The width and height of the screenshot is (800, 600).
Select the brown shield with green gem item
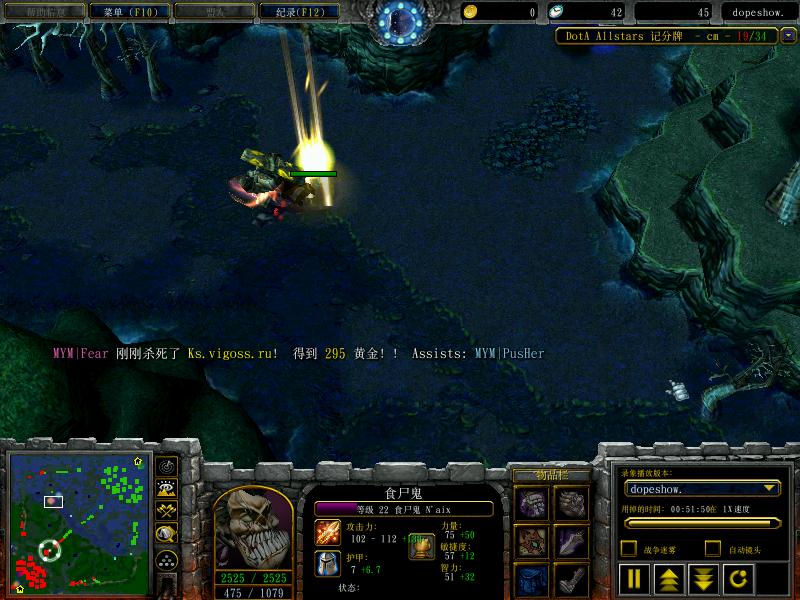531,543
